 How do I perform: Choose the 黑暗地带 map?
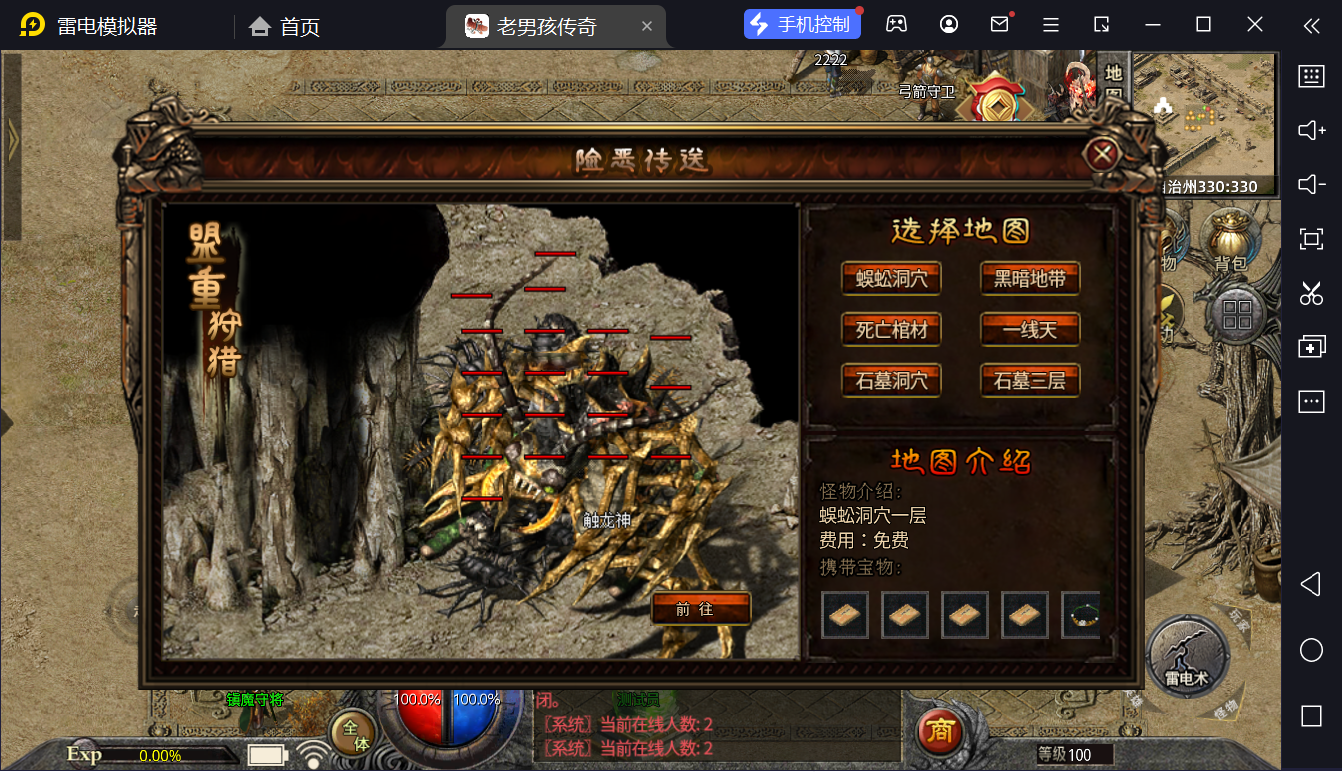click(x=1030, y=278)
